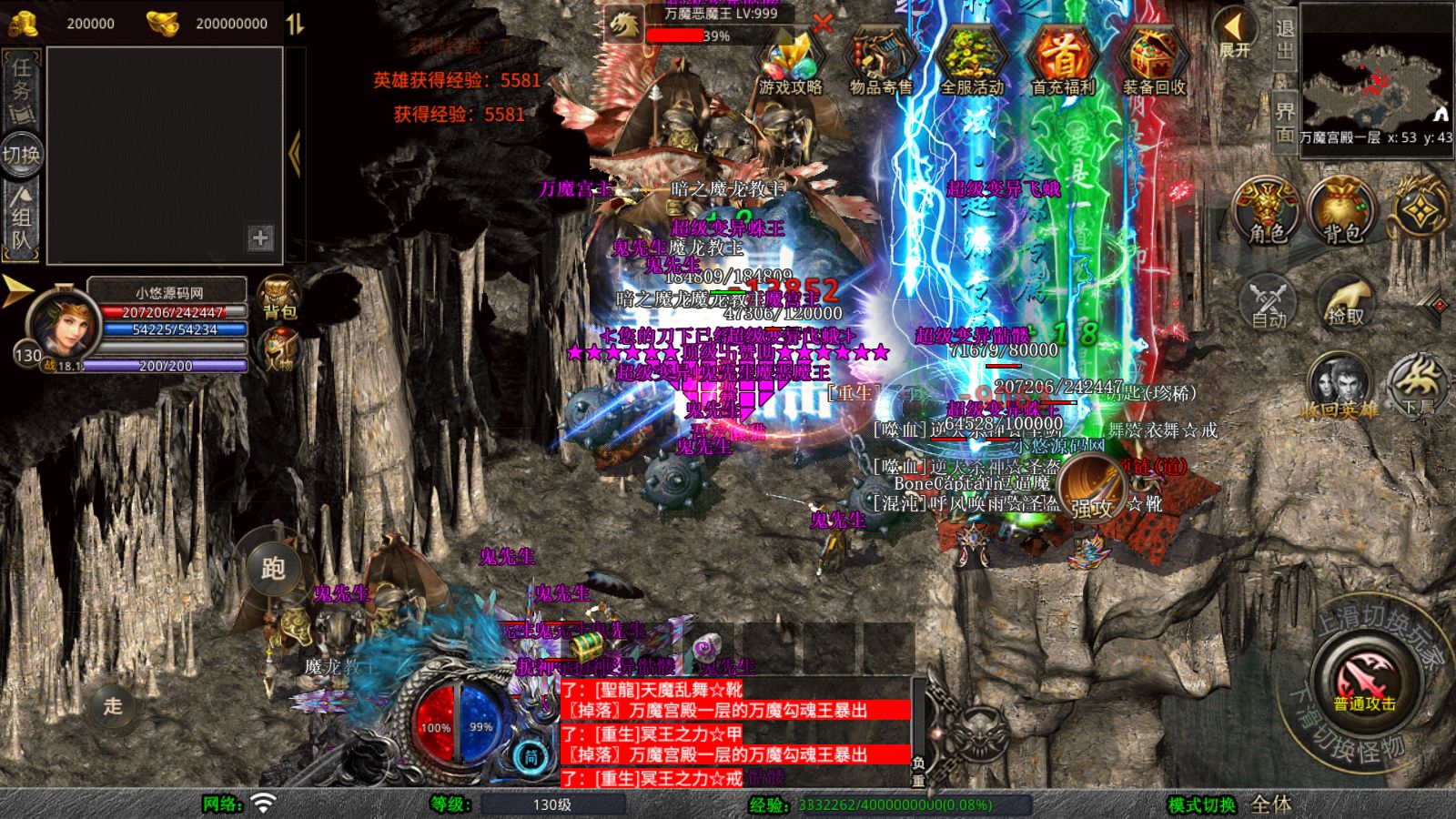Toggle the 跑 run movement button
The image size is (1456, 819).
coord(273,568)
